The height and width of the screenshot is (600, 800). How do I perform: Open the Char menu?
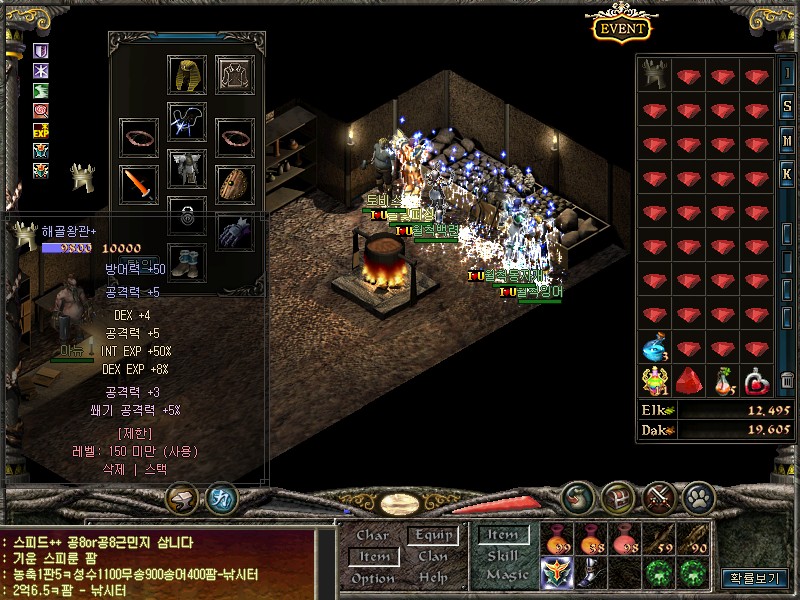(373, 535)
